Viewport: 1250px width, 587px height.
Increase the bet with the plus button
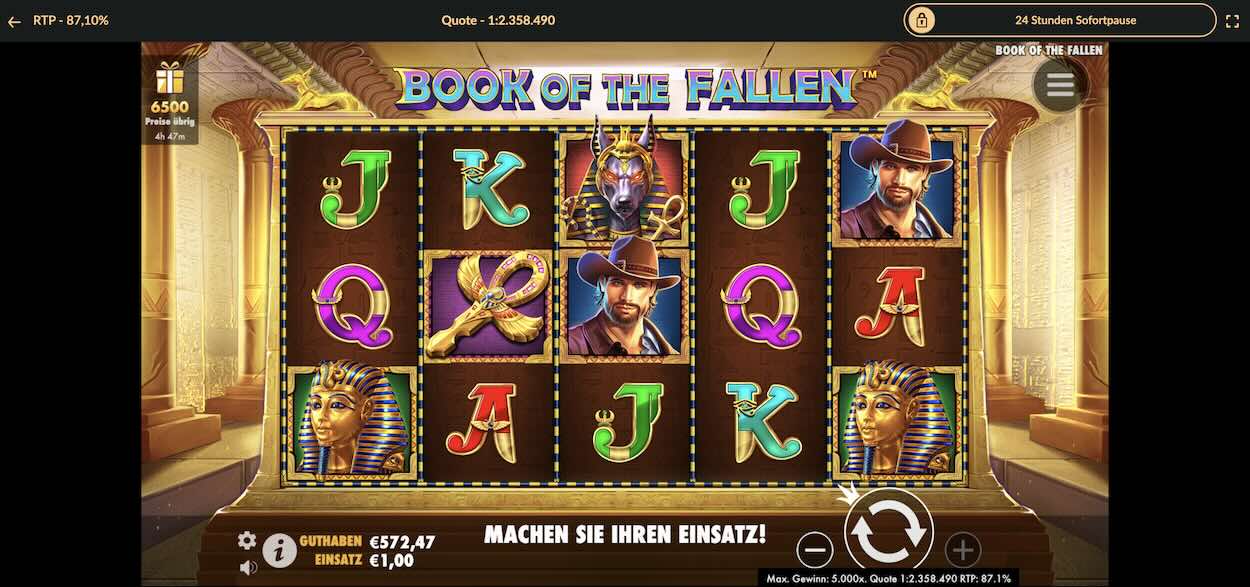pos(962,549)
